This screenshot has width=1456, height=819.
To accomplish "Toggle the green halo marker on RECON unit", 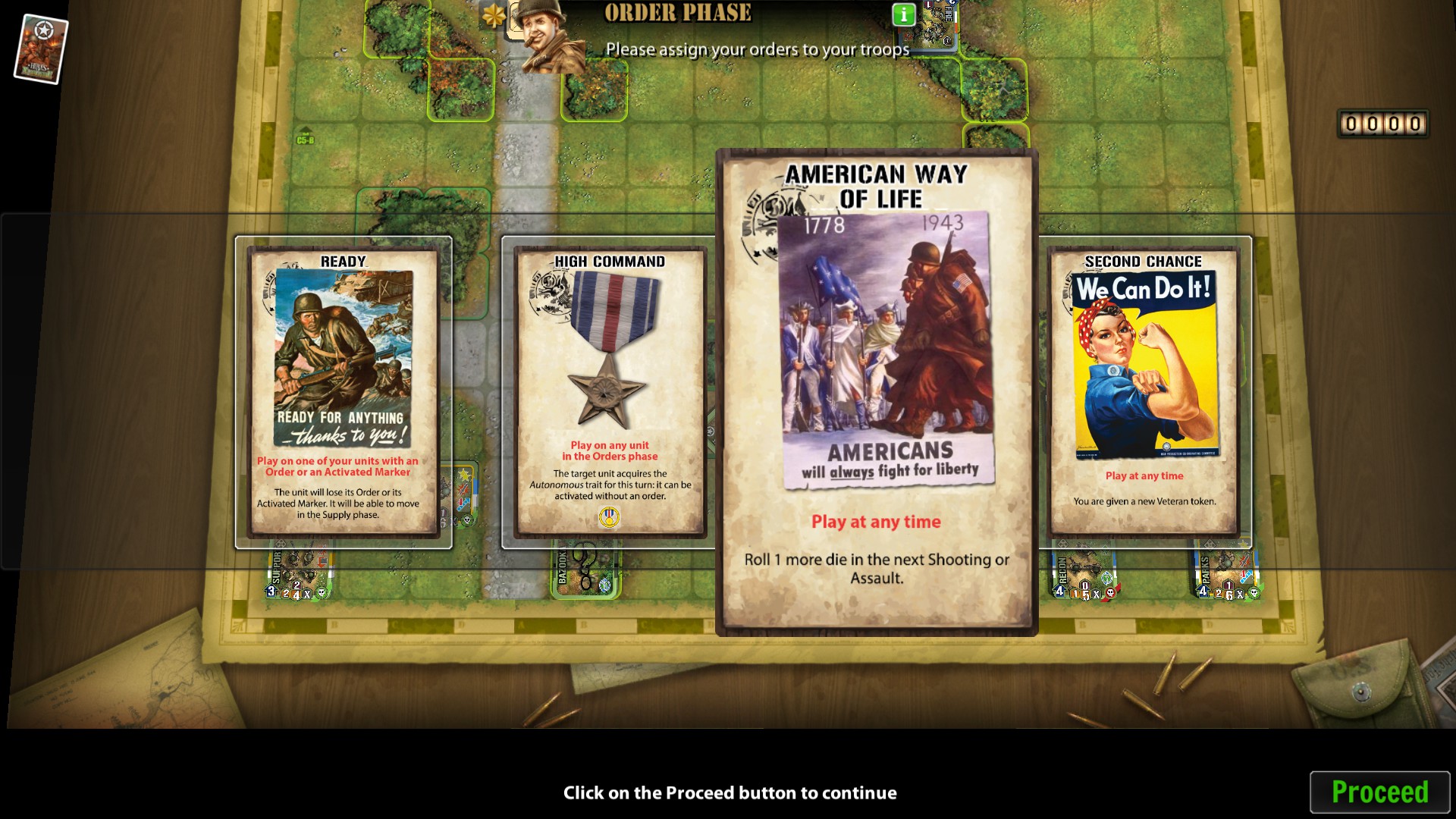I will point(1106,579).
